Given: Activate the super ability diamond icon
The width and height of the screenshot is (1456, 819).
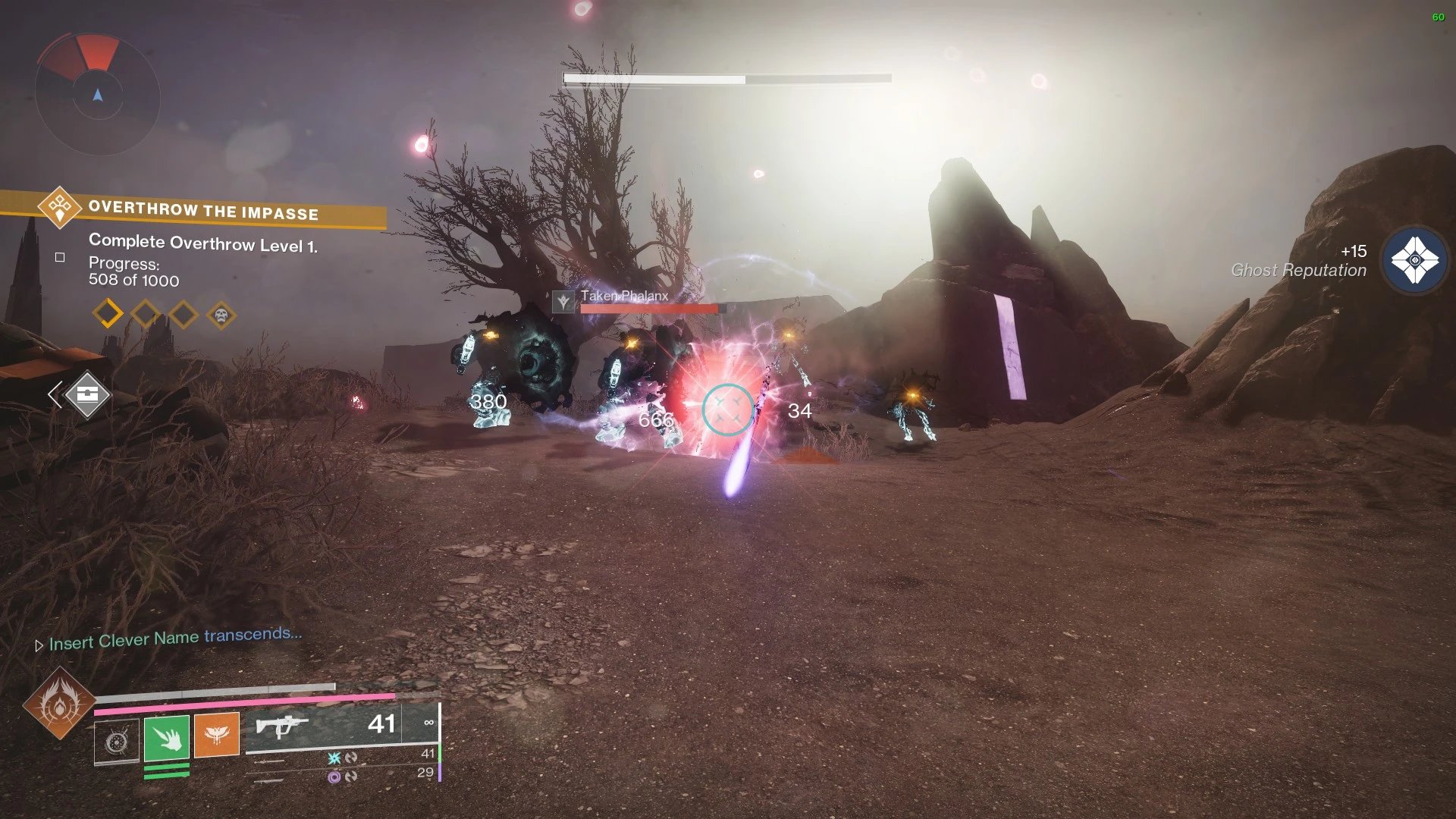Looking at the screenshot, I should [x=59, y=704].
